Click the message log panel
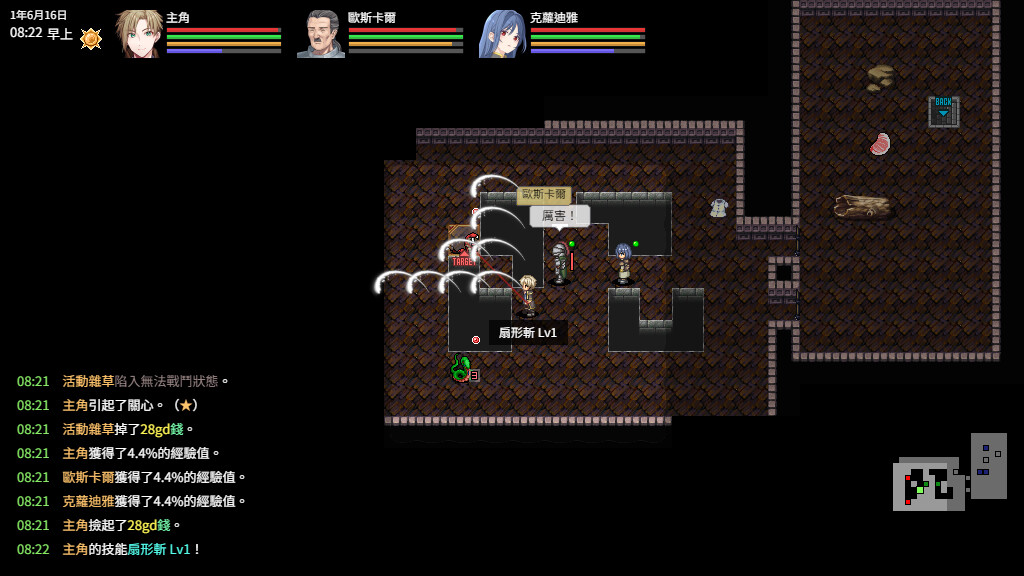 pyautogui.click(x=131, y=465)
